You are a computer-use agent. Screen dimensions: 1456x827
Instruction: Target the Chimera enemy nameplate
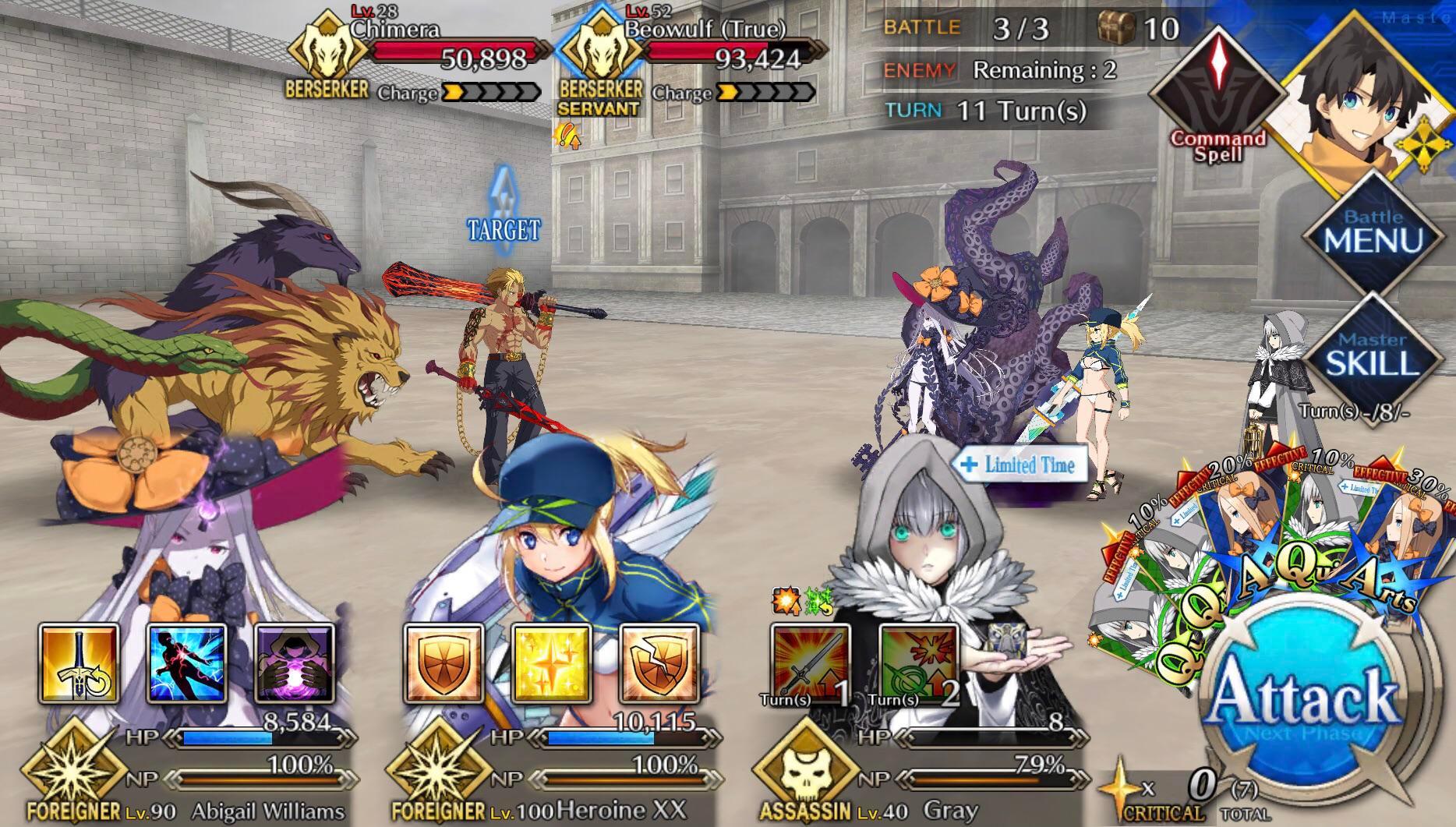click(x=421, y=55)
